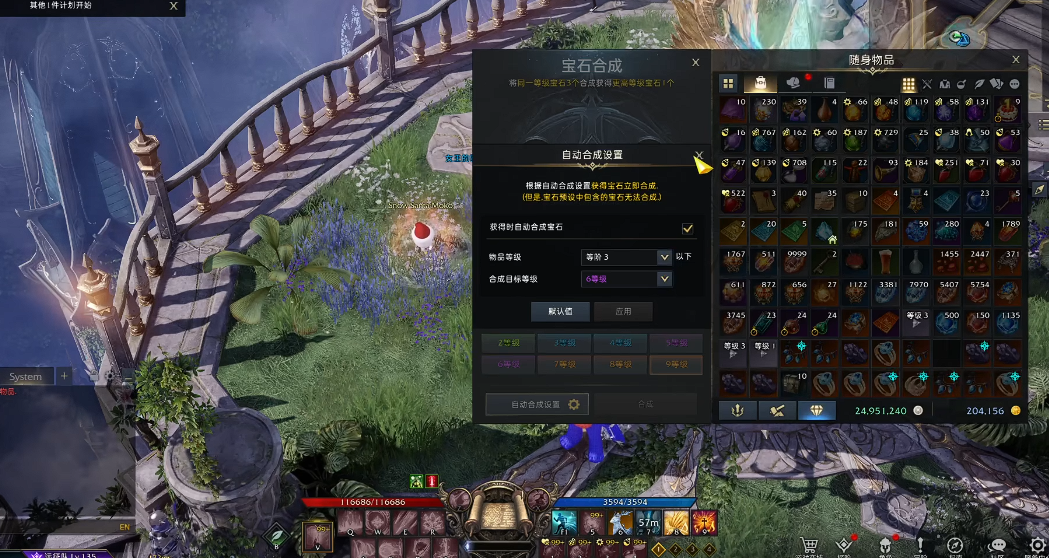Open the shopping cart store icon

808,544
